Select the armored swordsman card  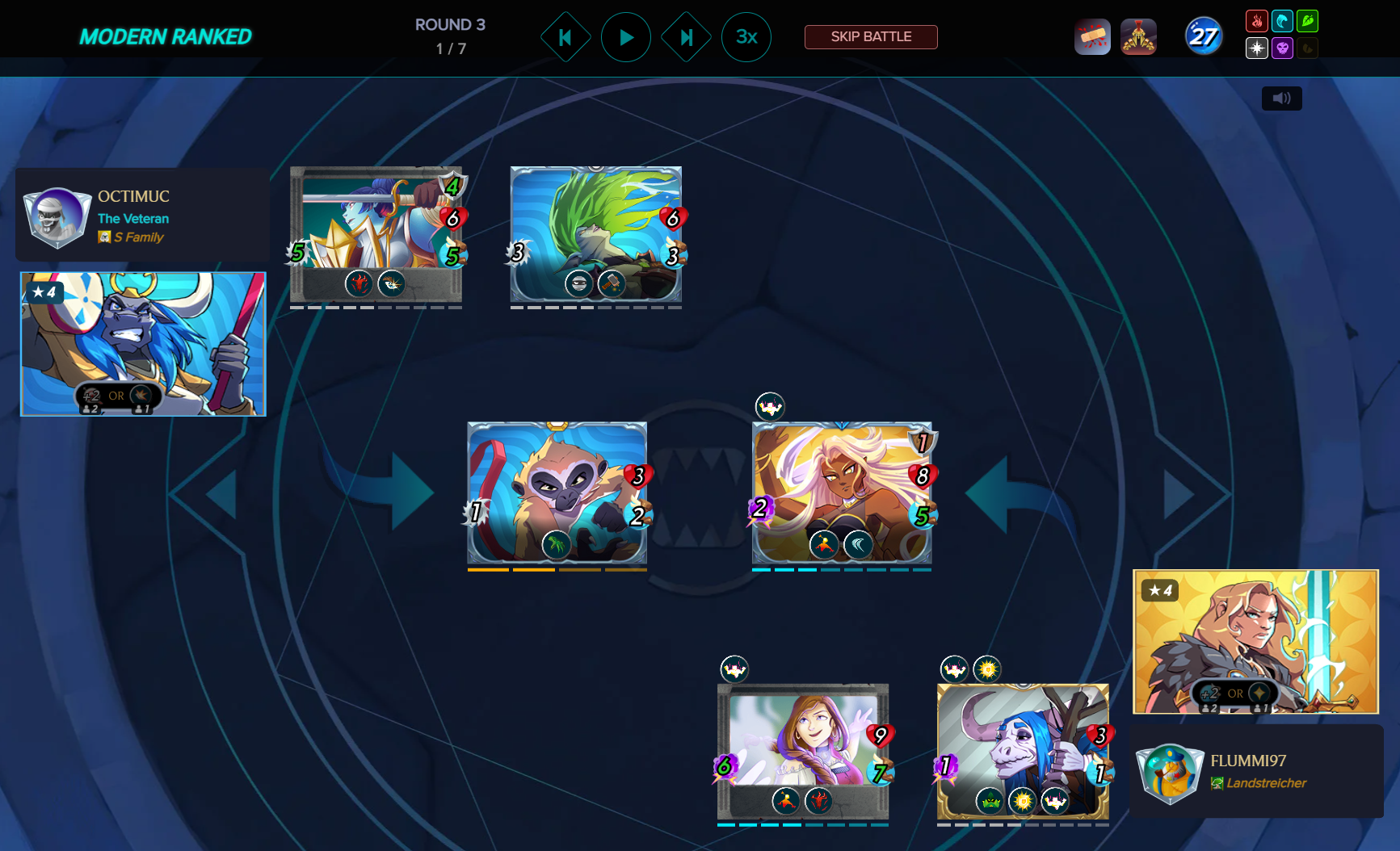coord(376,234)
